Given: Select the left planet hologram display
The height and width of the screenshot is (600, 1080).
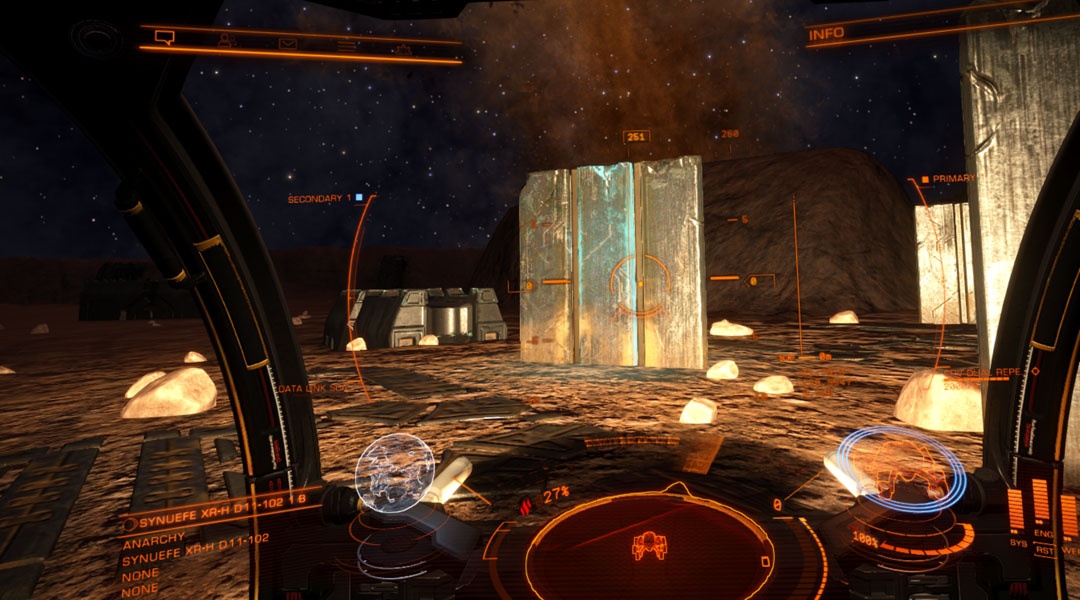Looking at the screenshot, I should tap(394, 467).
